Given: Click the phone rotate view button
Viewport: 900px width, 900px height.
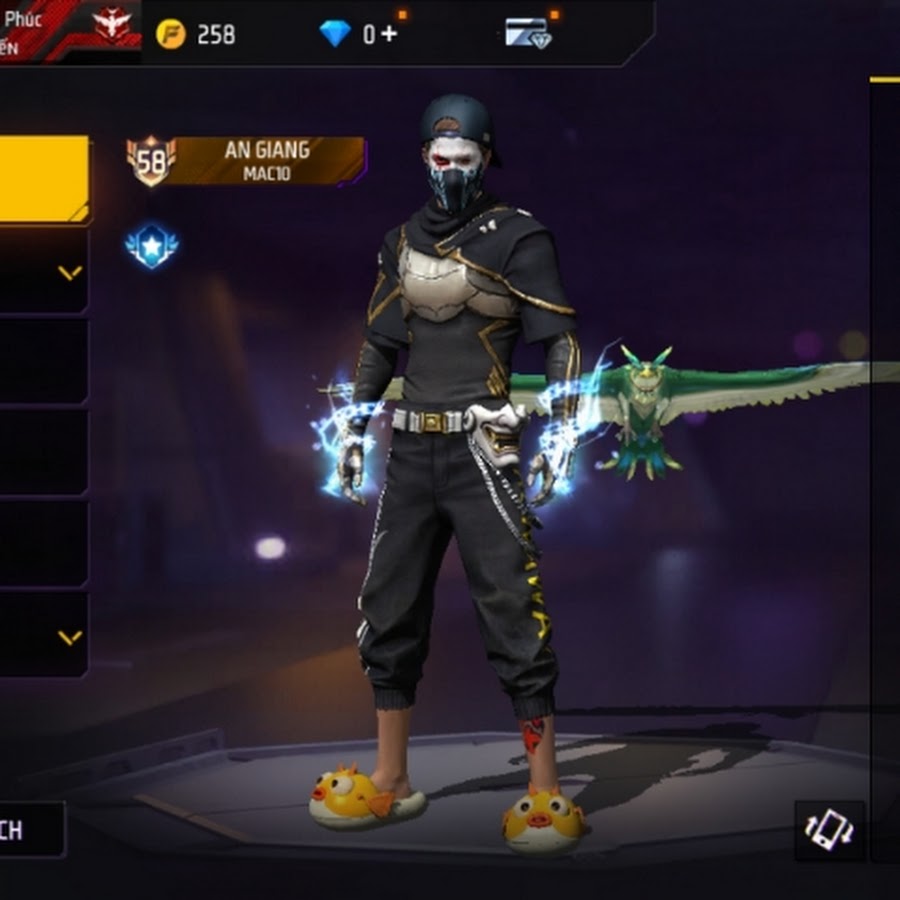Looking at the screenshot, I should tap(829, 830).
